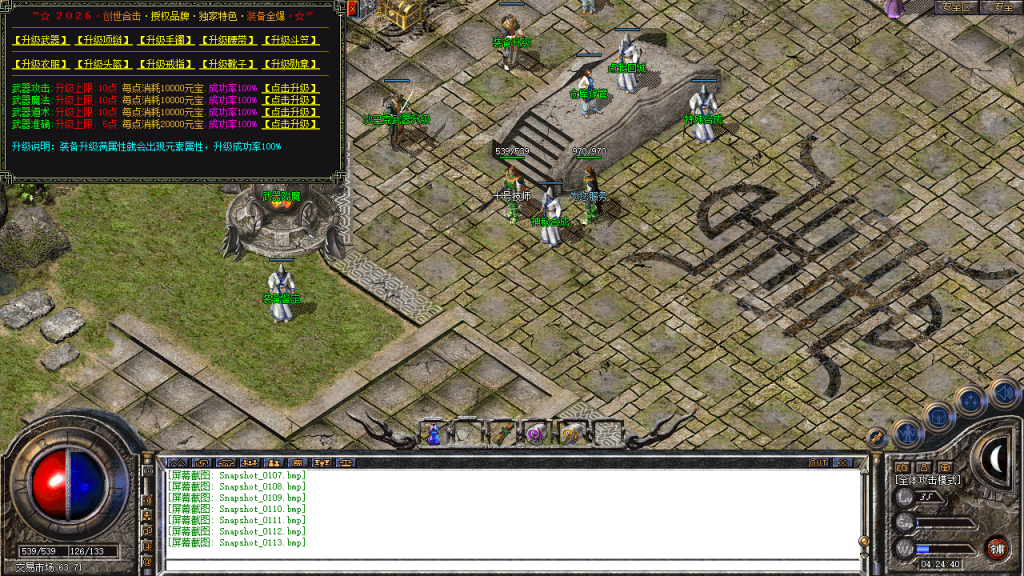Select 升级项链 in the upgrade panel
Image resolution: width=1024 pixels, height=576 pixels.
[104, 41]
